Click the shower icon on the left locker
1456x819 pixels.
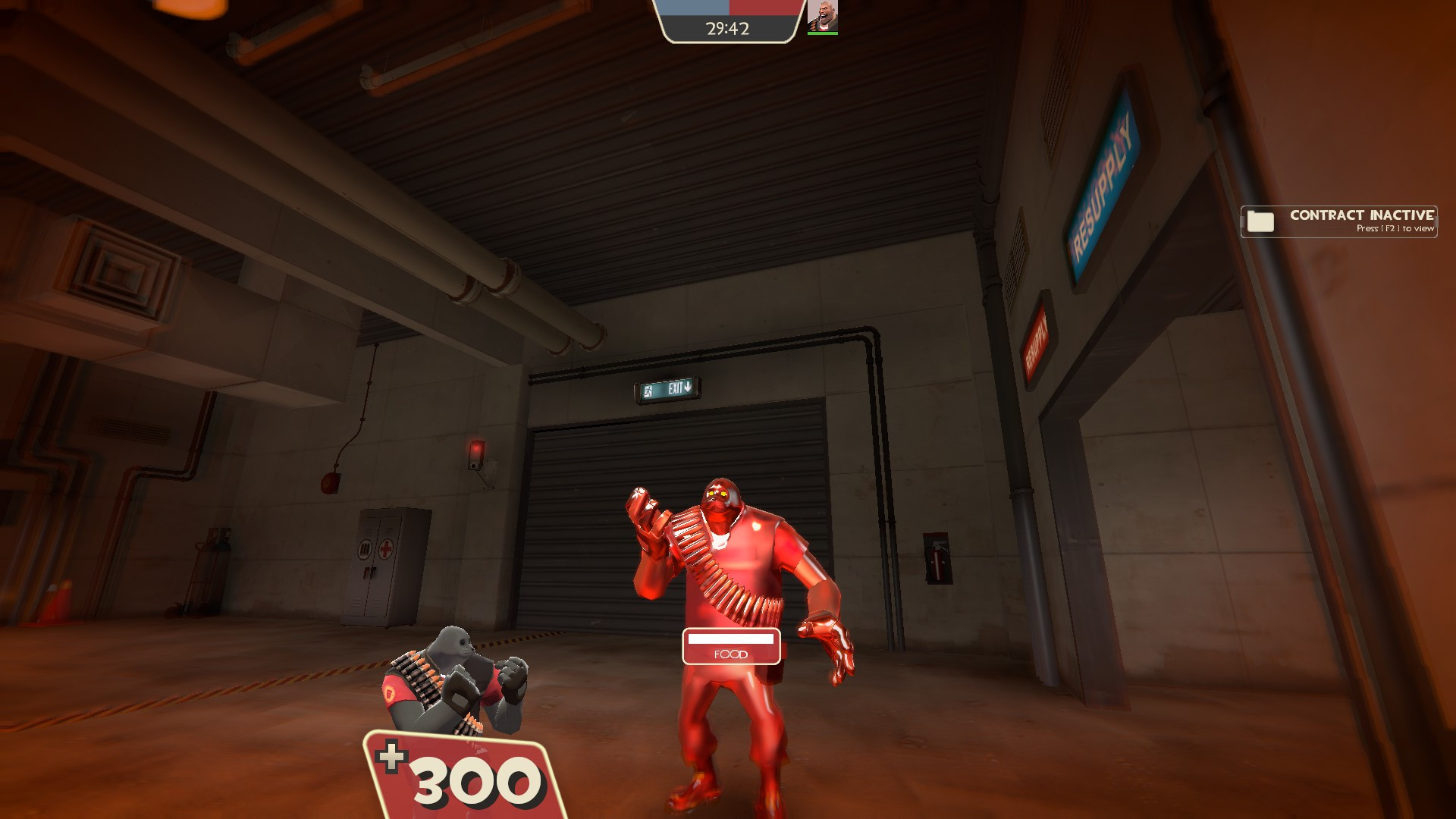[x=365, y=549]
